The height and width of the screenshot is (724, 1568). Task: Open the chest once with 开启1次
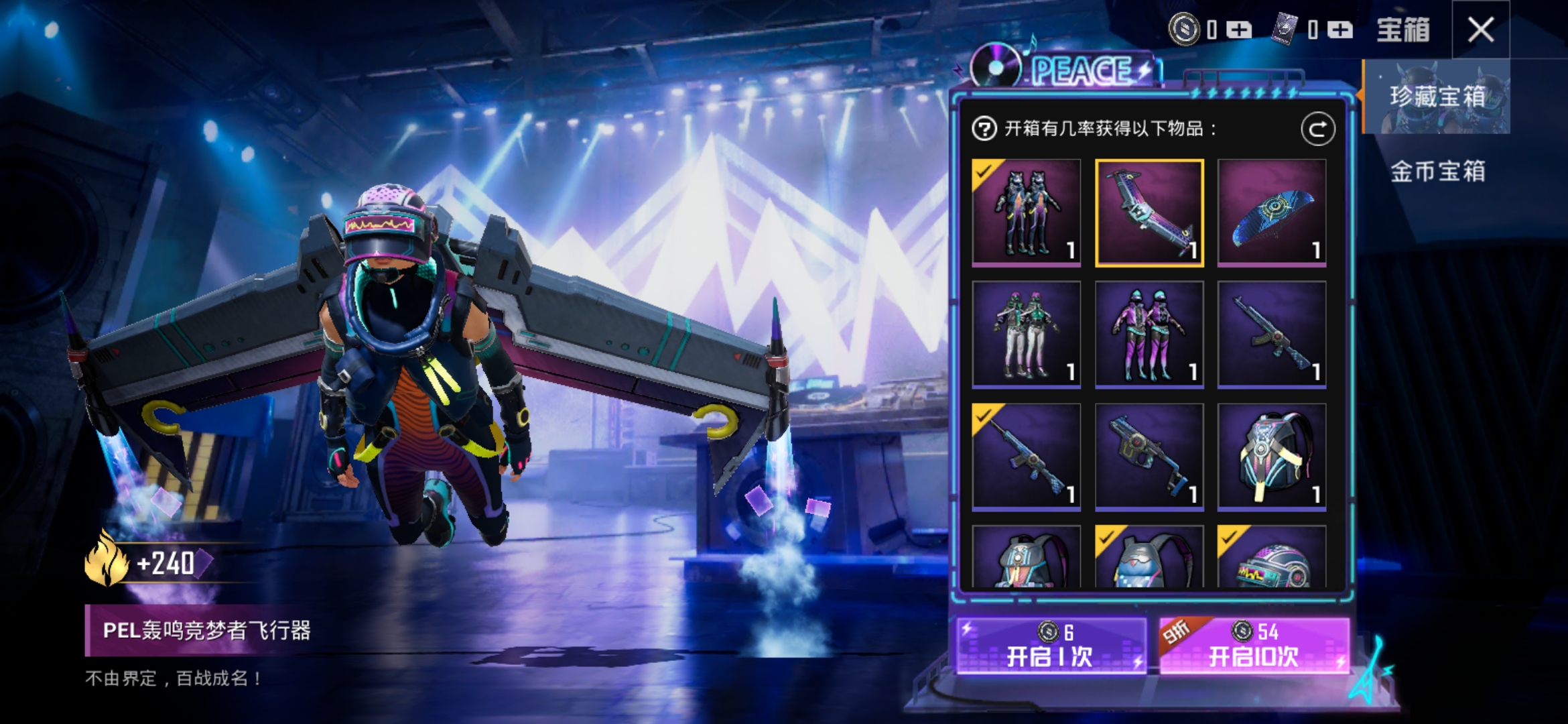[1051, 645]
